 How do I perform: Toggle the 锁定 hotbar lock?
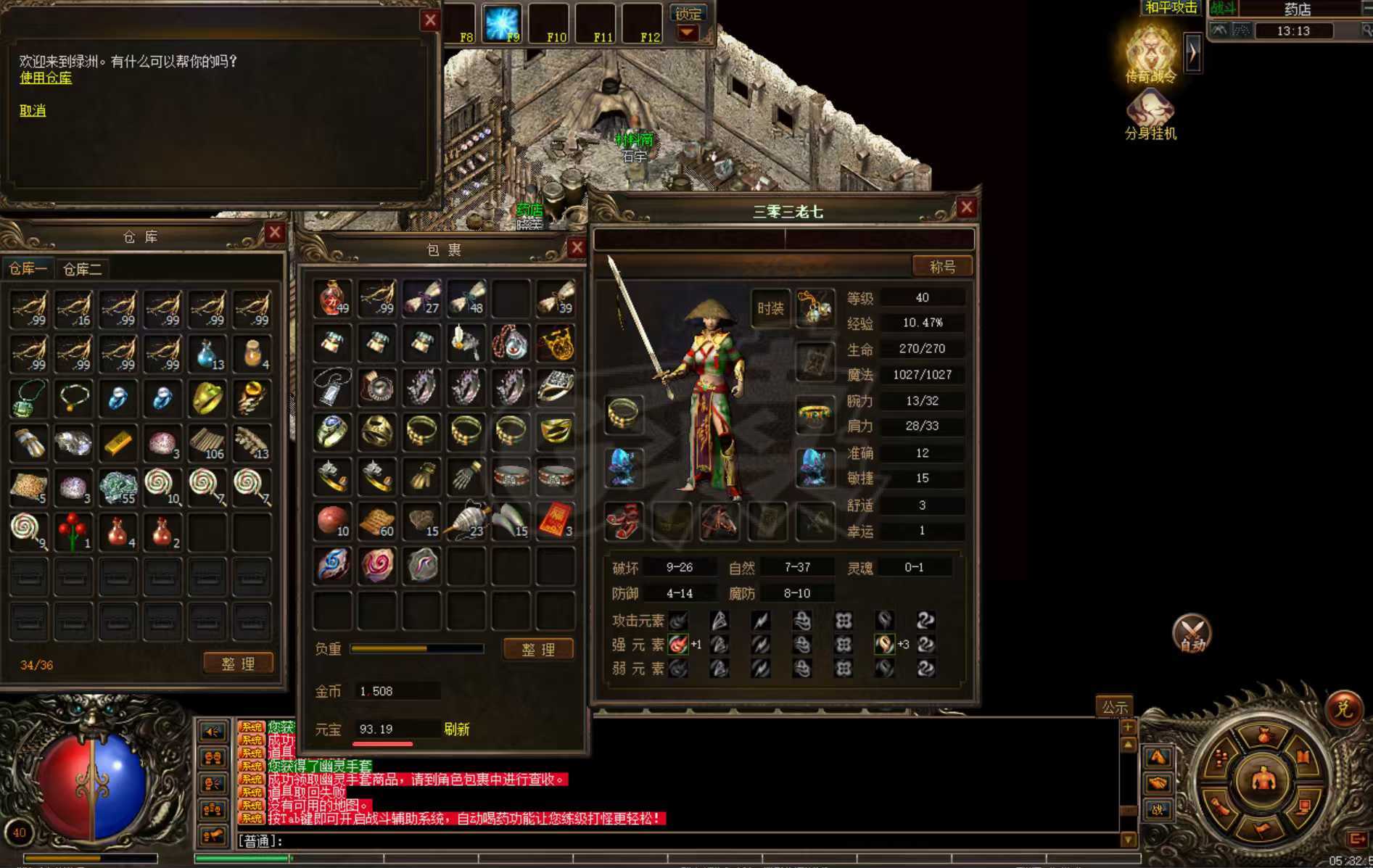(688, 14)
